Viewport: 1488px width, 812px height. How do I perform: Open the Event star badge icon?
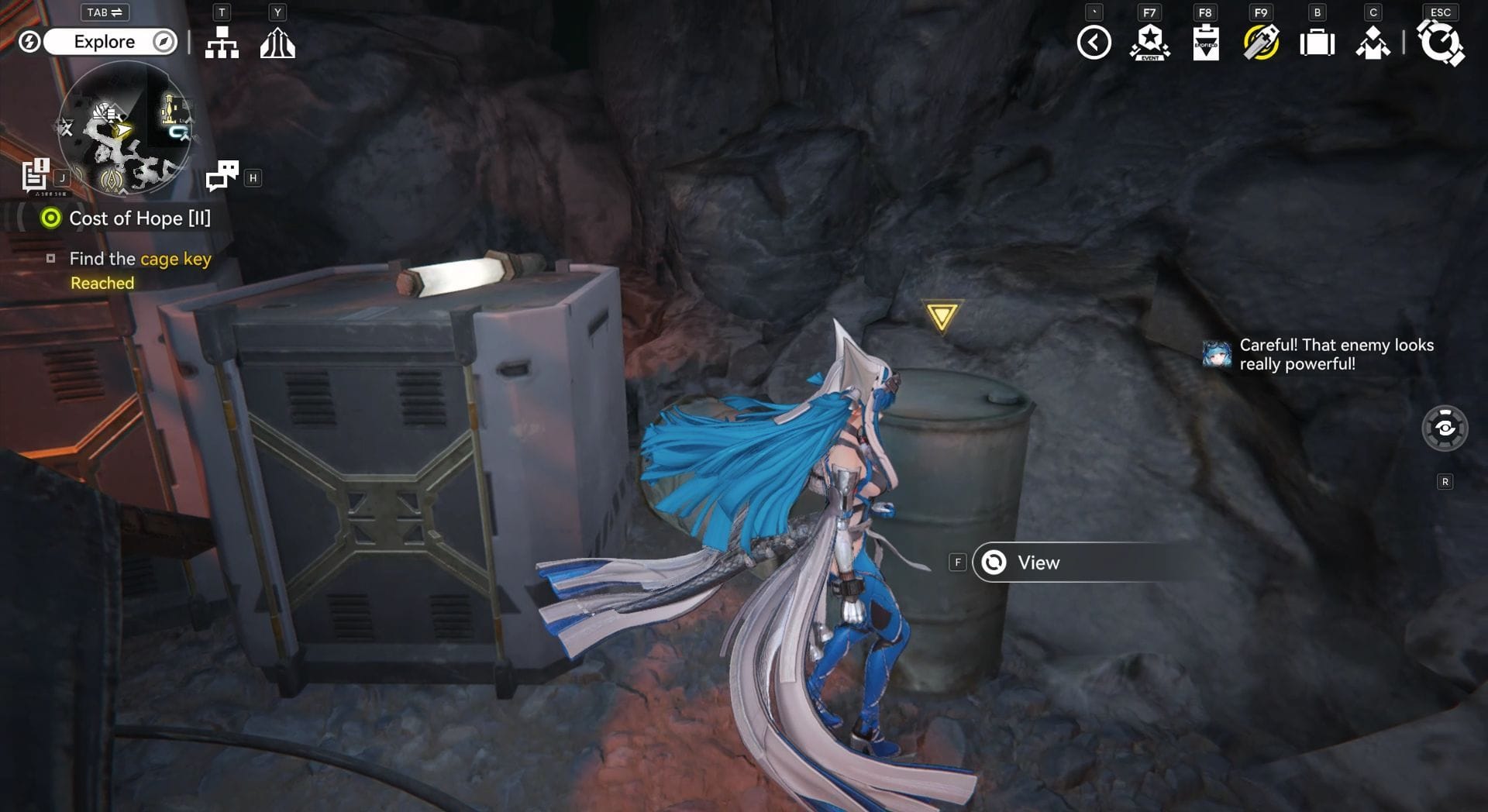(1149, 43)
